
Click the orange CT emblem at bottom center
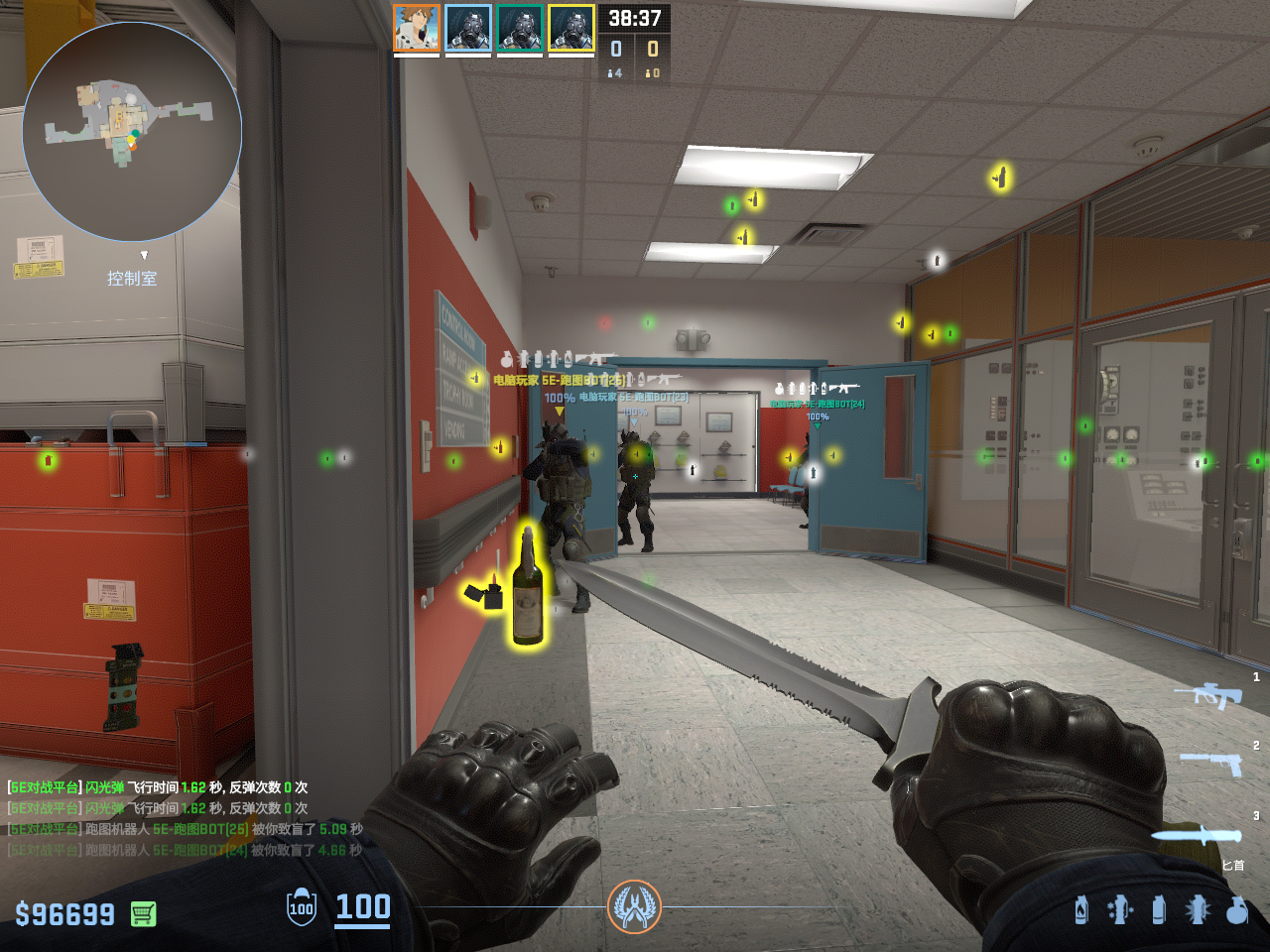pos(634,906)
